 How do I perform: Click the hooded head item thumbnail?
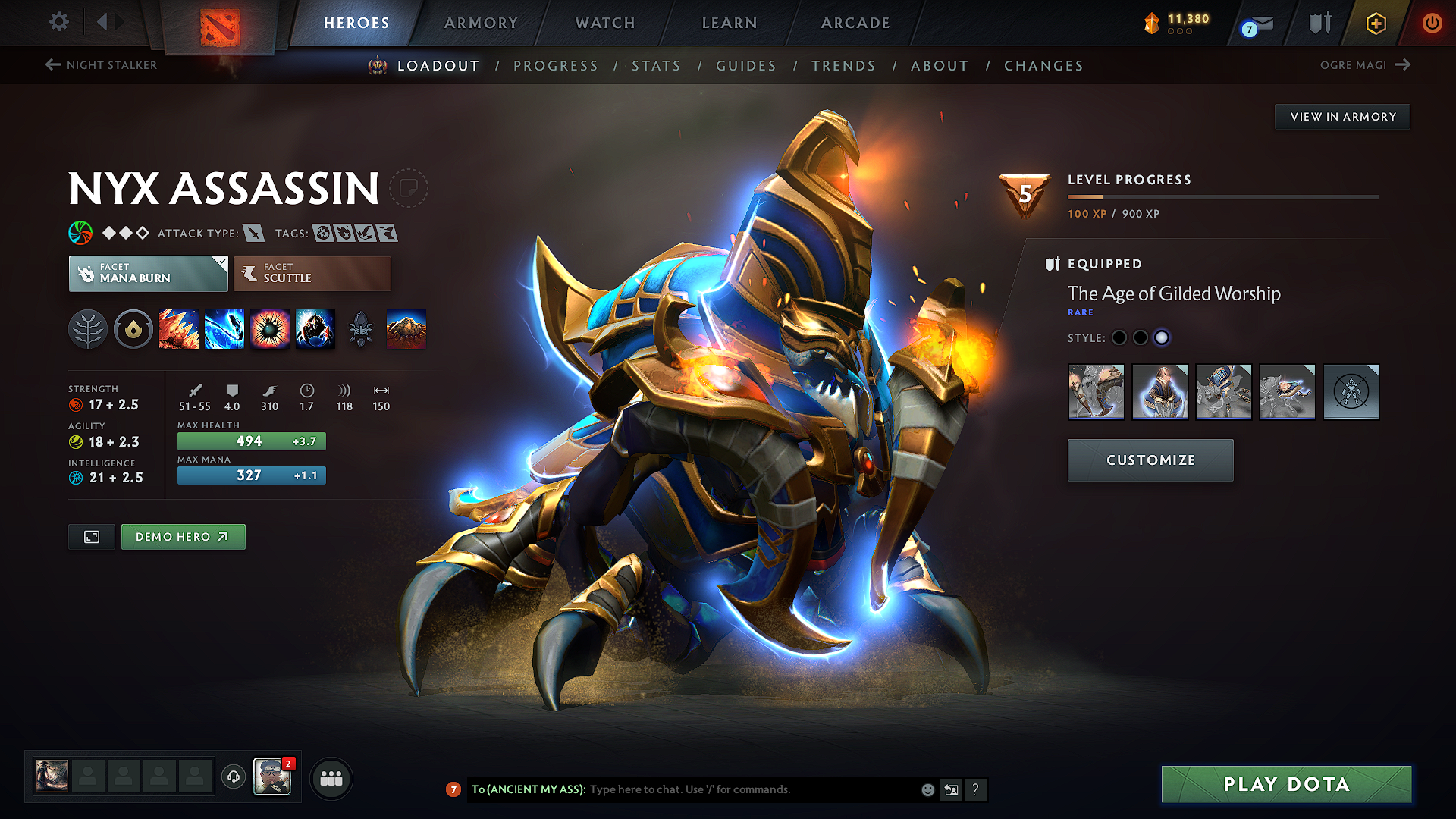pyautogui.click(x=1160, y=392)
